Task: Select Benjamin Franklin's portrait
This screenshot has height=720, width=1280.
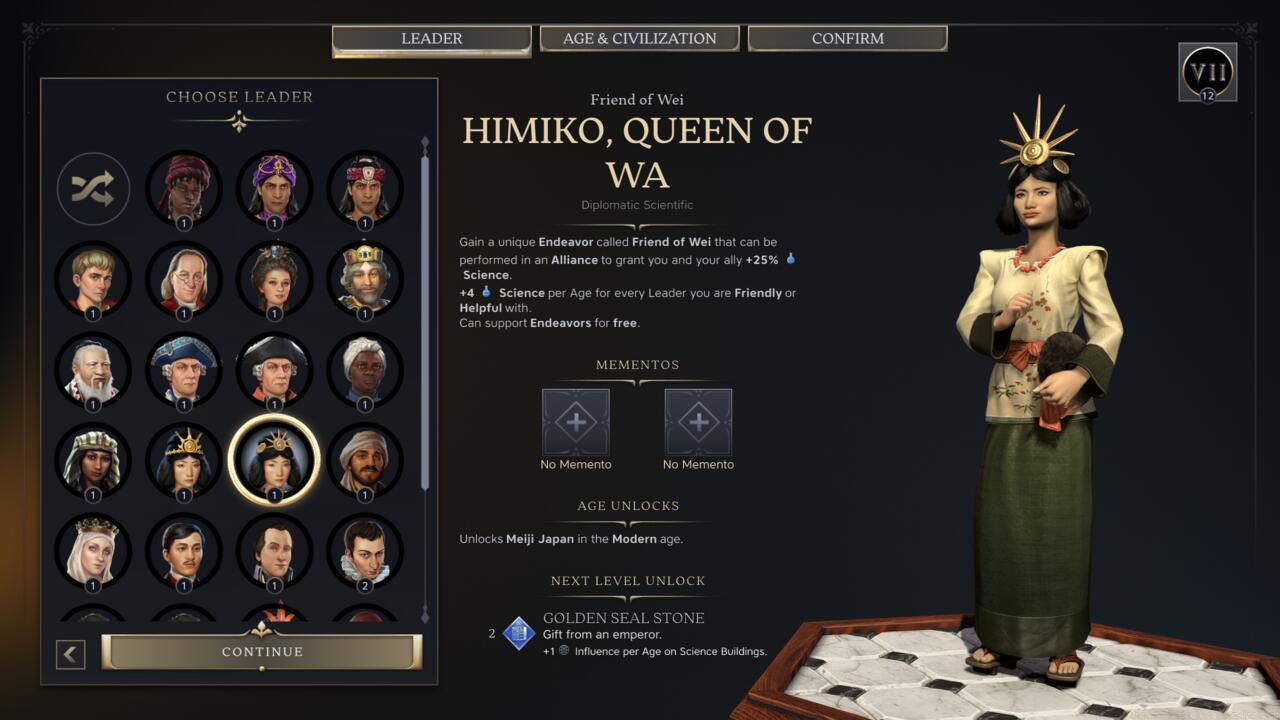Action: tap(184, 279)
